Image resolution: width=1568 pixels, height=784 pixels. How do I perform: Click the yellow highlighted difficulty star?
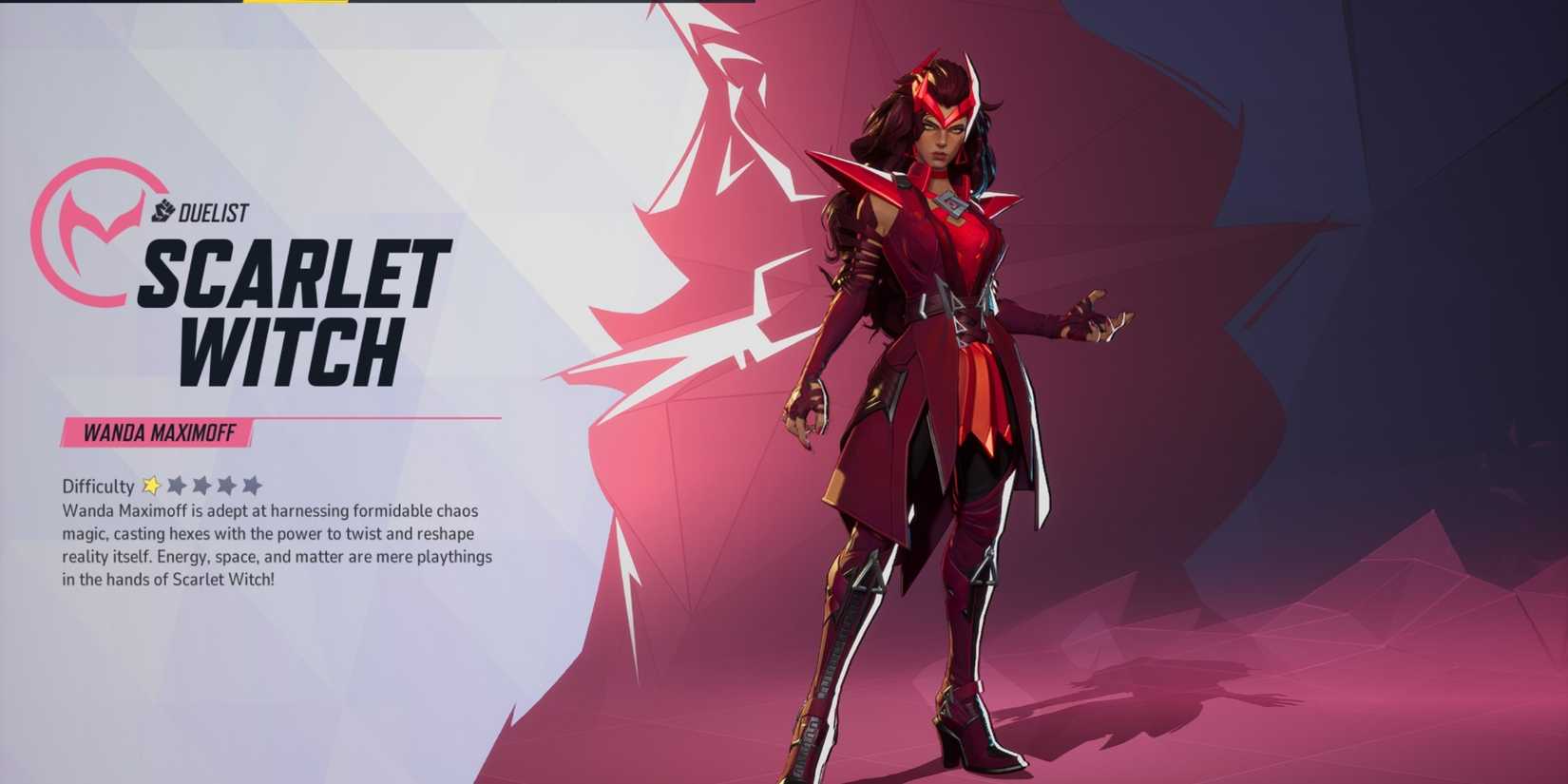point(152,486)
